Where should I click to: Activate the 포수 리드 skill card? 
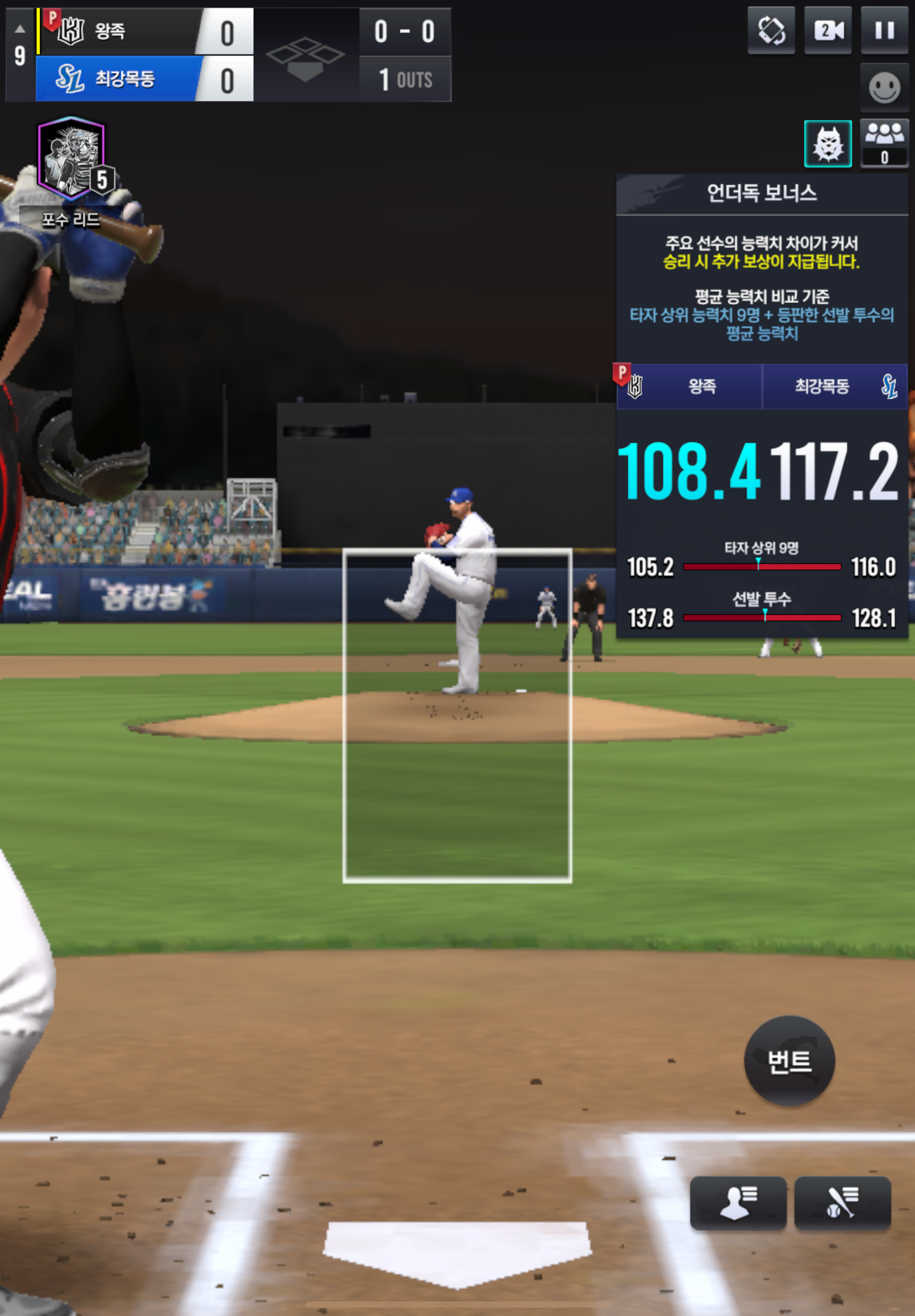(x=71, y=161)
